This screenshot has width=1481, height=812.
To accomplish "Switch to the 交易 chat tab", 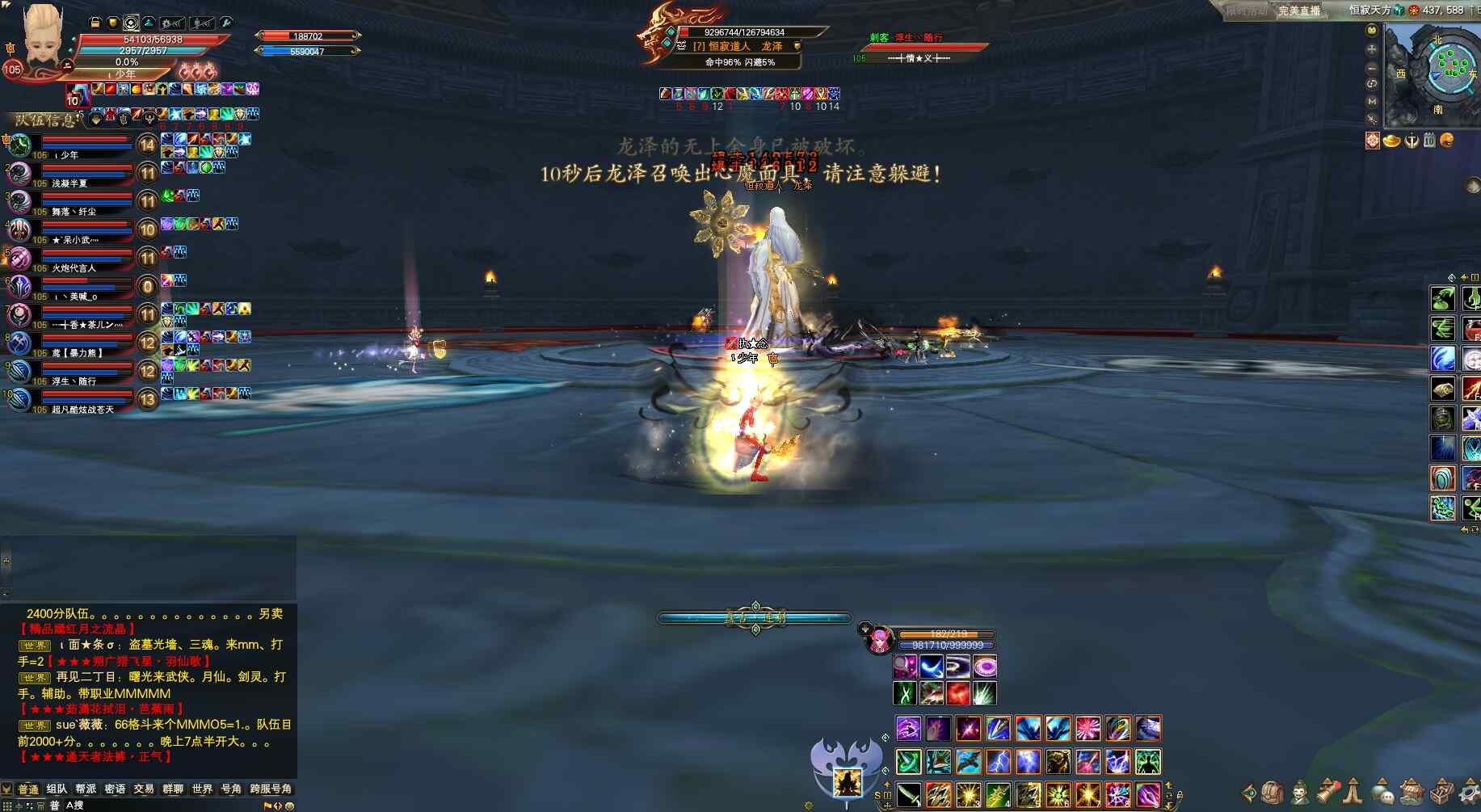I will (x=144, y=789).
